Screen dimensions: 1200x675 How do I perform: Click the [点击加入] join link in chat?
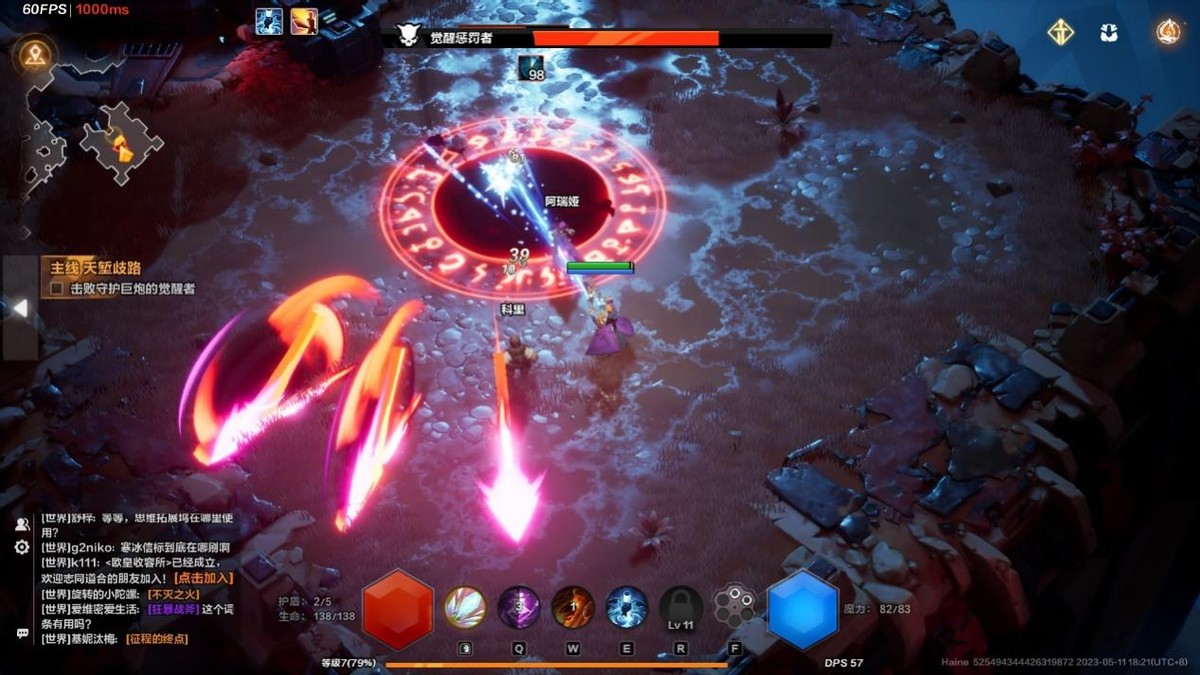pos(203,578)
